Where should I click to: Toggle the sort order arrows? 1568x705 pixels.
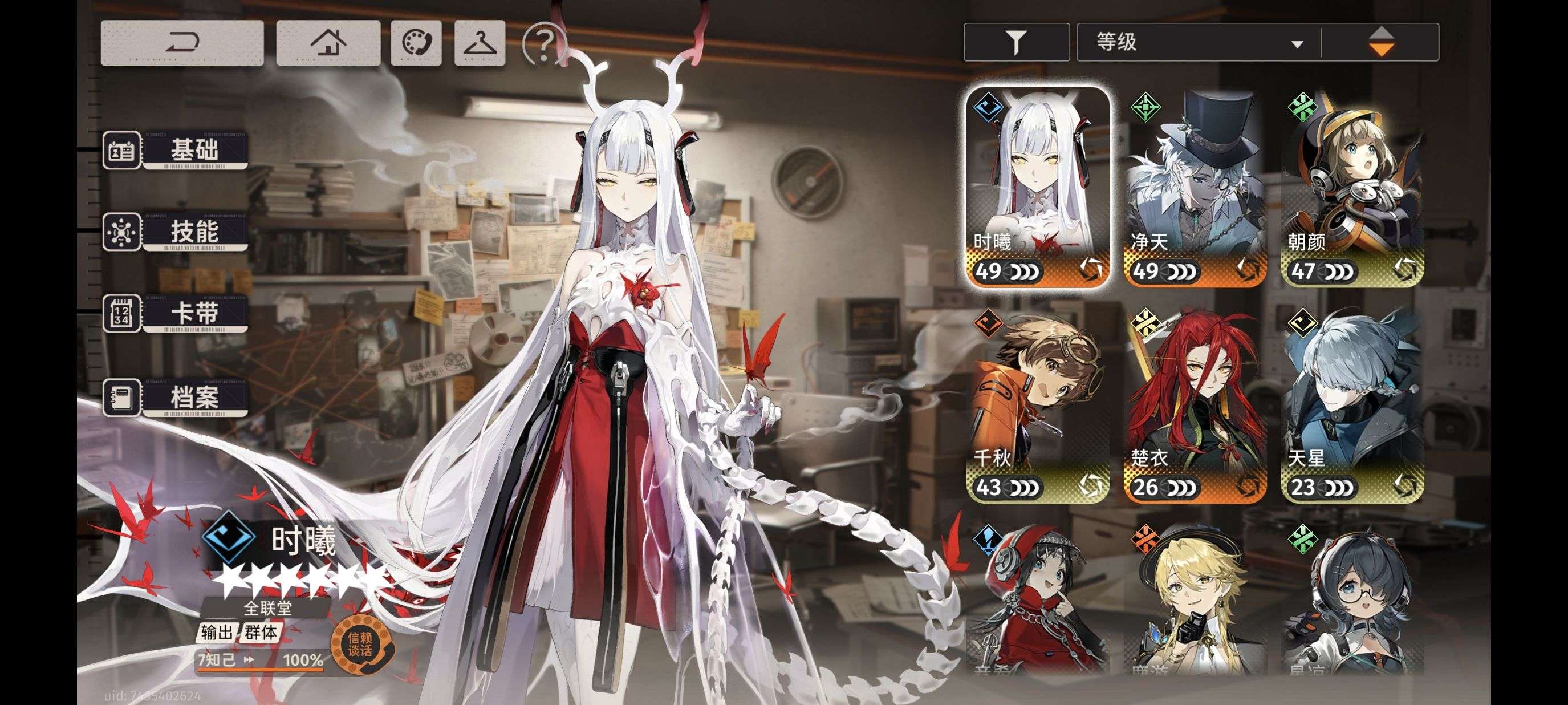tap(1381, 43)
